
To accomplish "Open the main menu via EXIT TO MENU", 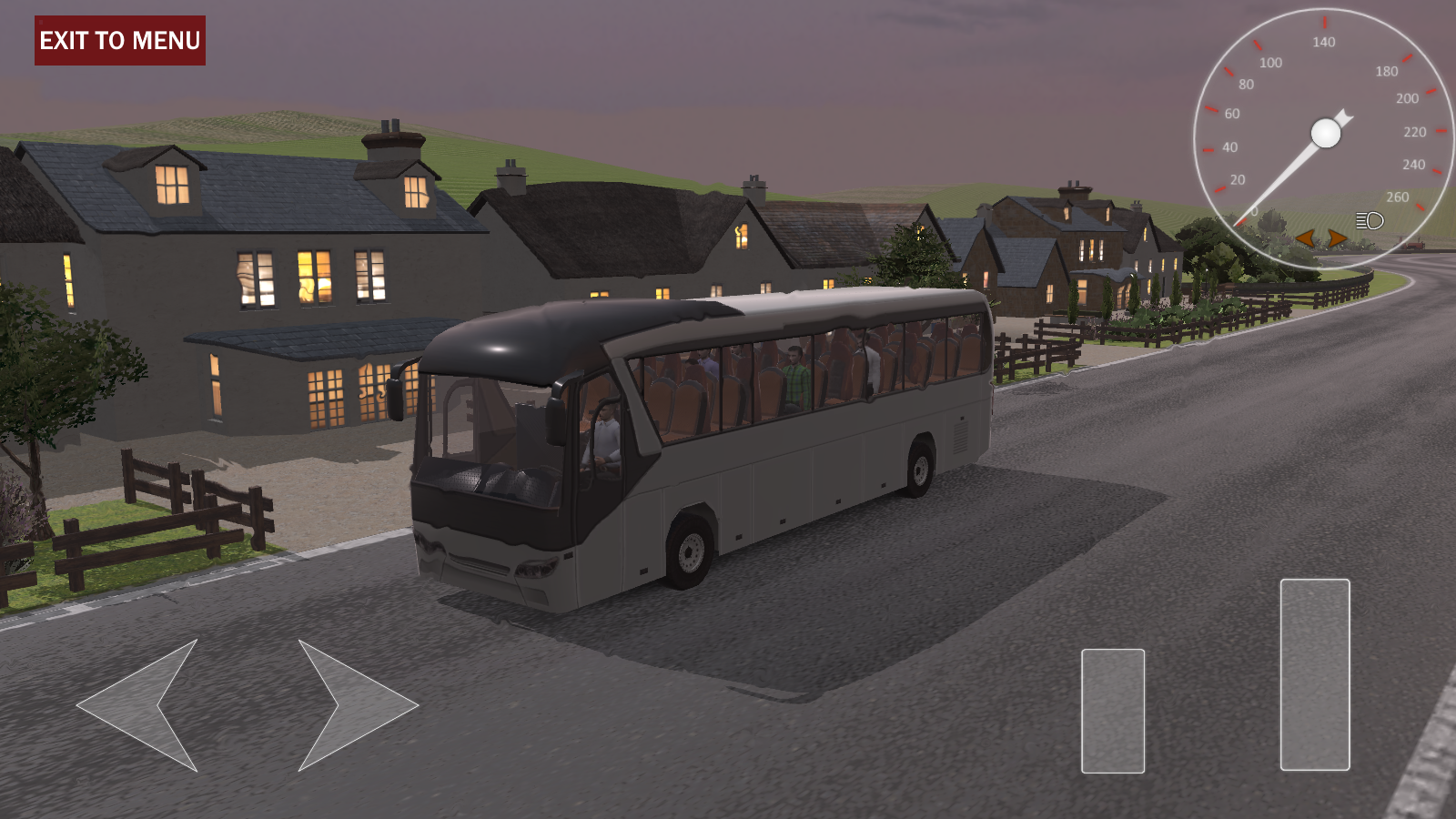I will click(119, 40).
